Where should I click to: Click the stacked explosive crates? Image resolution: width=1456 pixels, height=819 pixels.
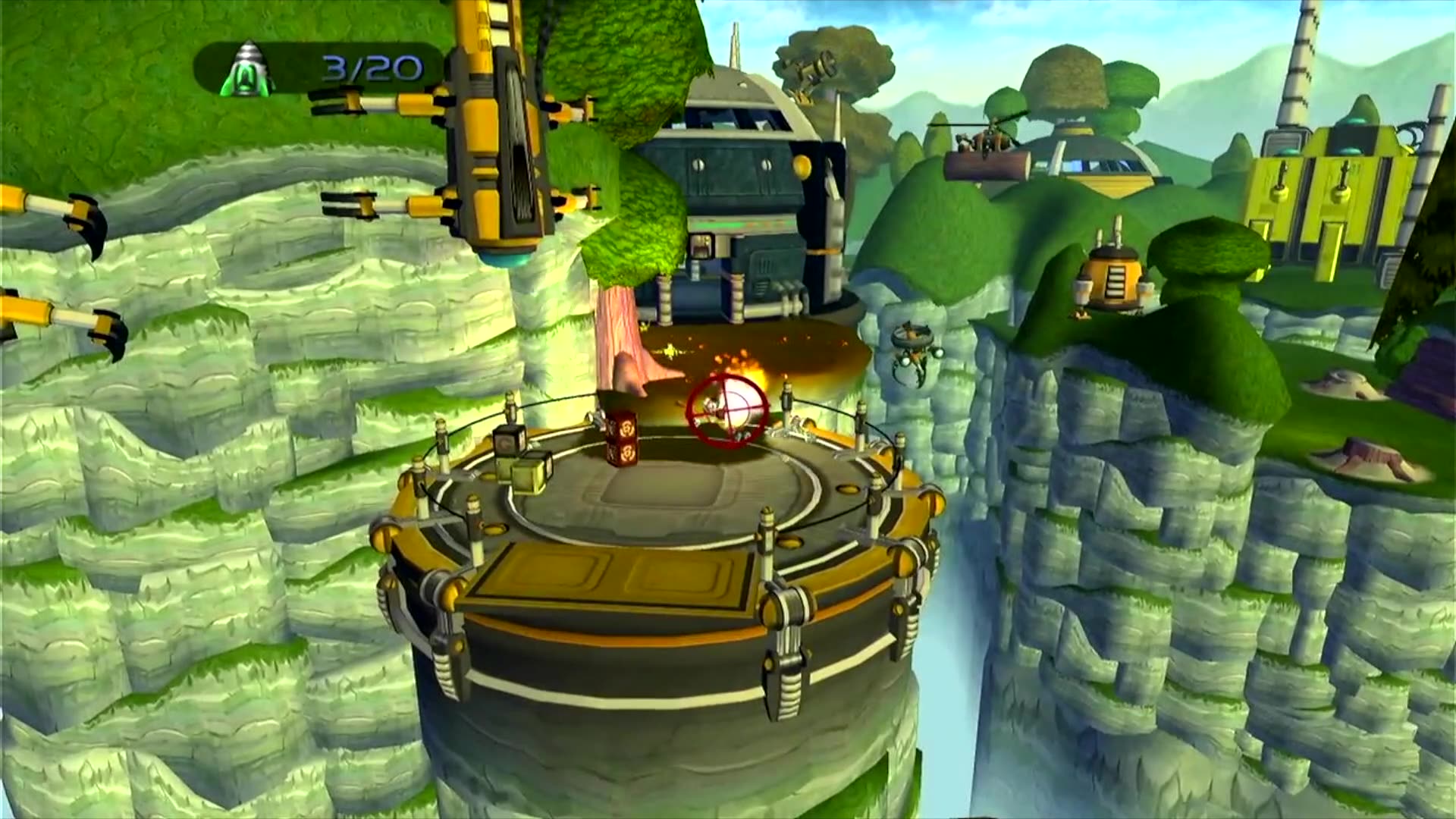coord(623,438)
